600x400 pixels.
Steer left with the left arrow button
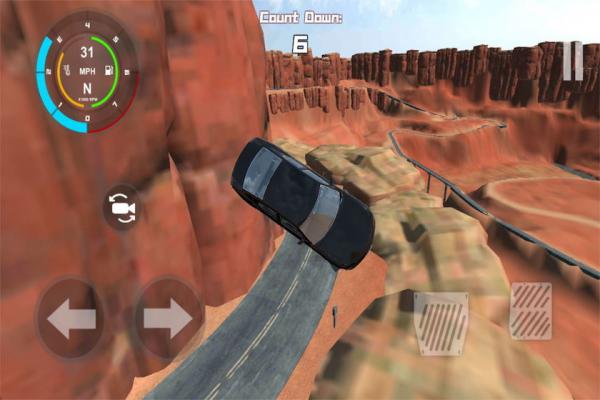point(71,319)
